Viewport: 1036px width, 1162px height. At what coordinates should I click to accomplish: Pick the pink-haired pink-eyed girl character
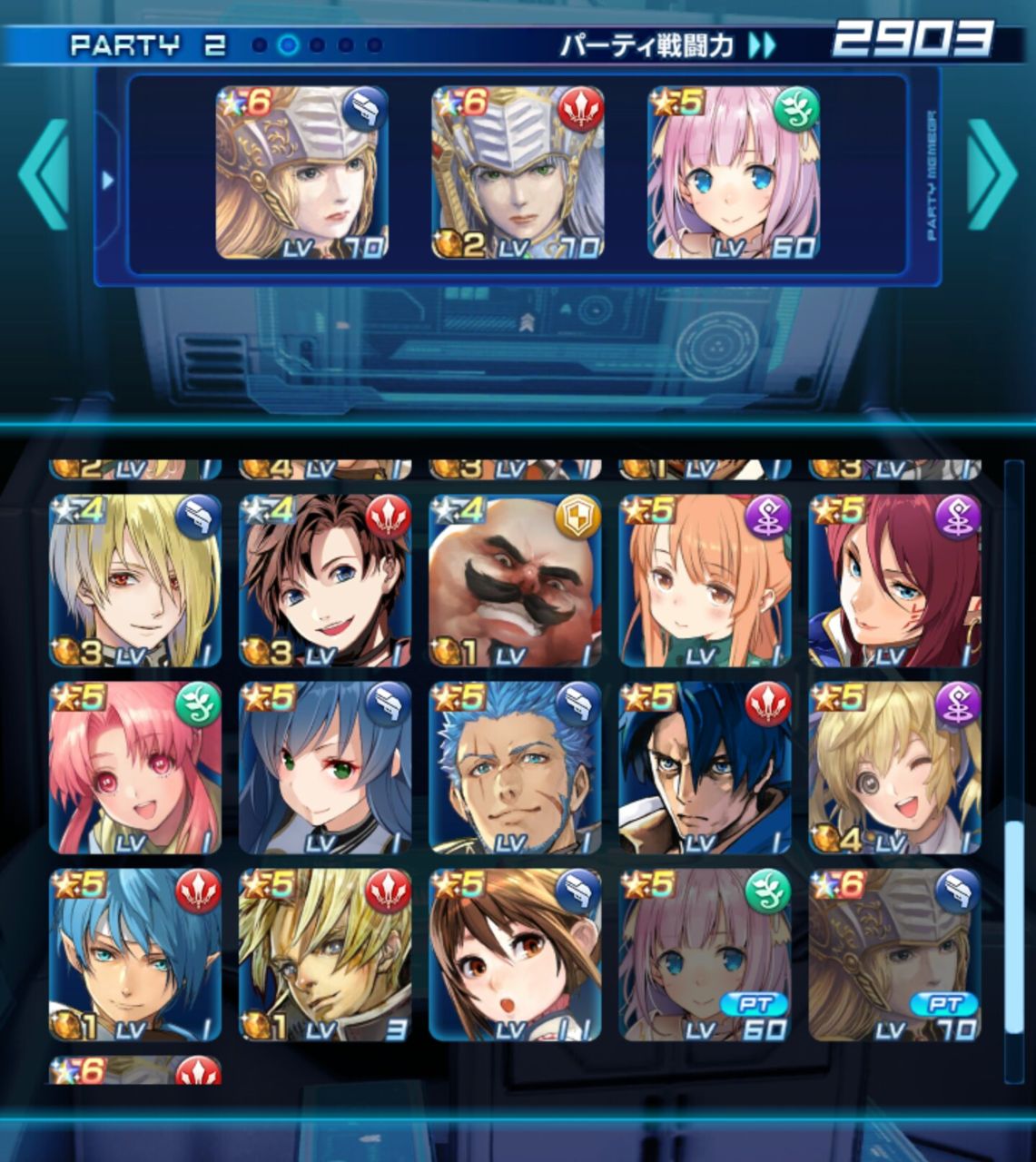pos(134,768)
